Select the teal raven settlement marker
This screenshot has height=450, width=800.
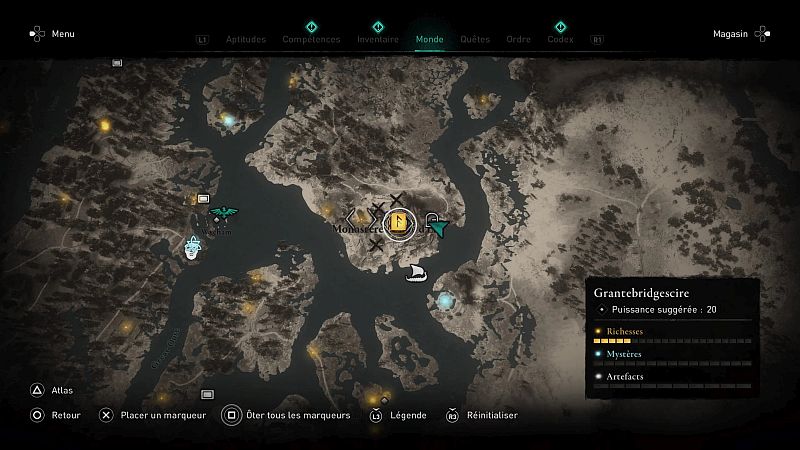(224, 212)
